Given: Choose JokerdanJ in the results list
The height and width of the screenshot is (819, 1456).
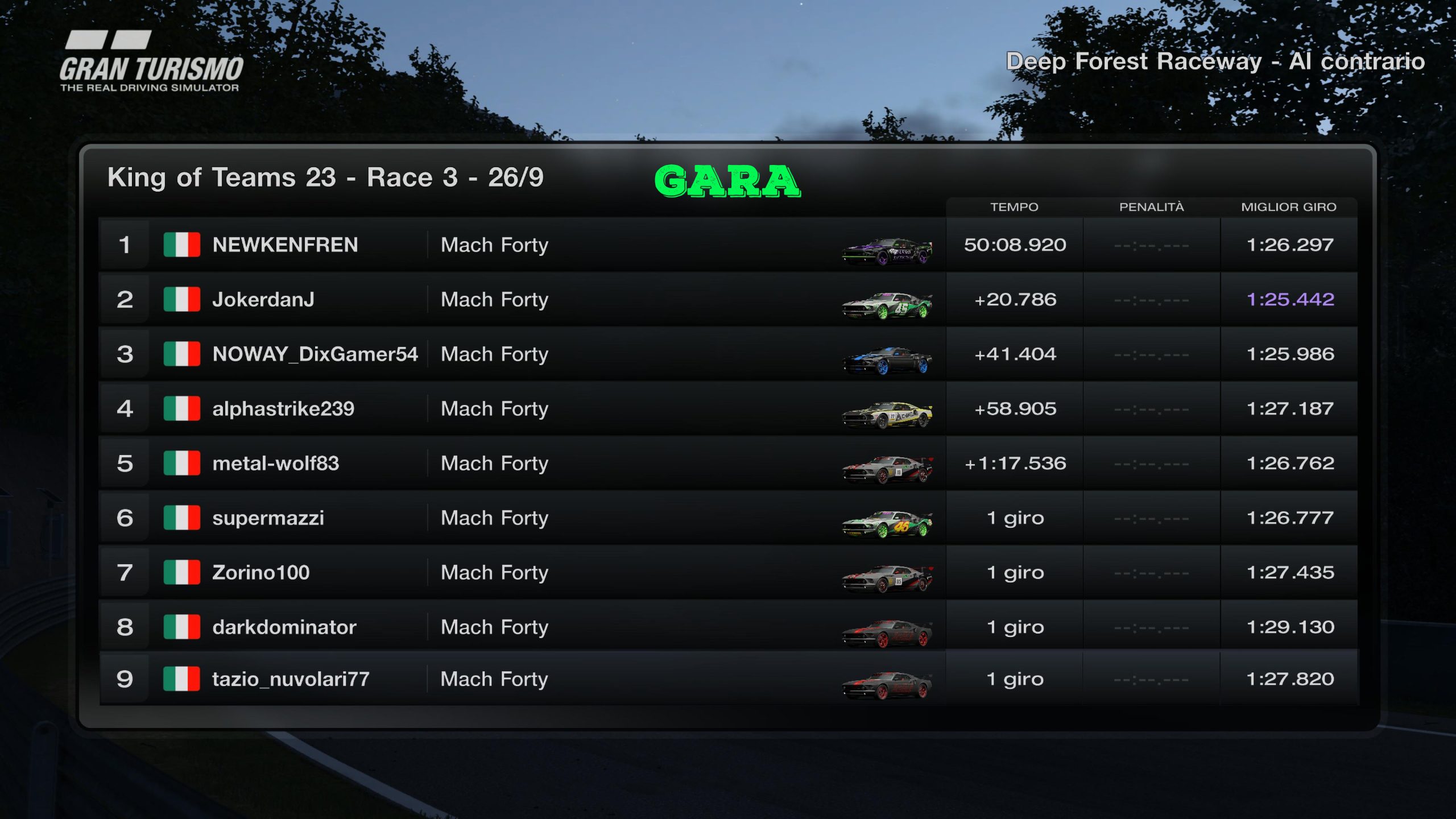Looking at the screenshot, I should [263, 299].
